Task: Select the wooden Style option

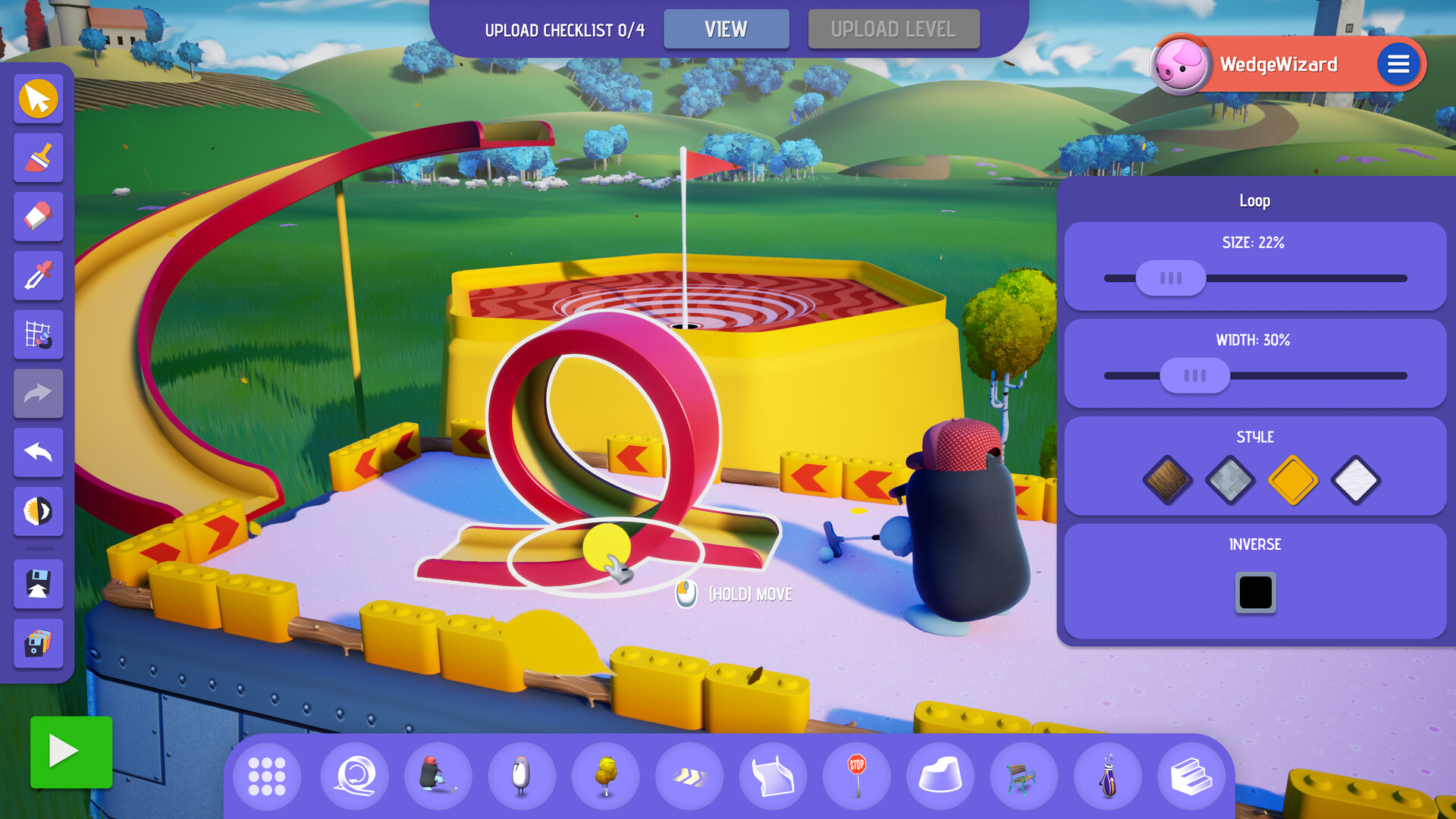Action: point(1168,482)
